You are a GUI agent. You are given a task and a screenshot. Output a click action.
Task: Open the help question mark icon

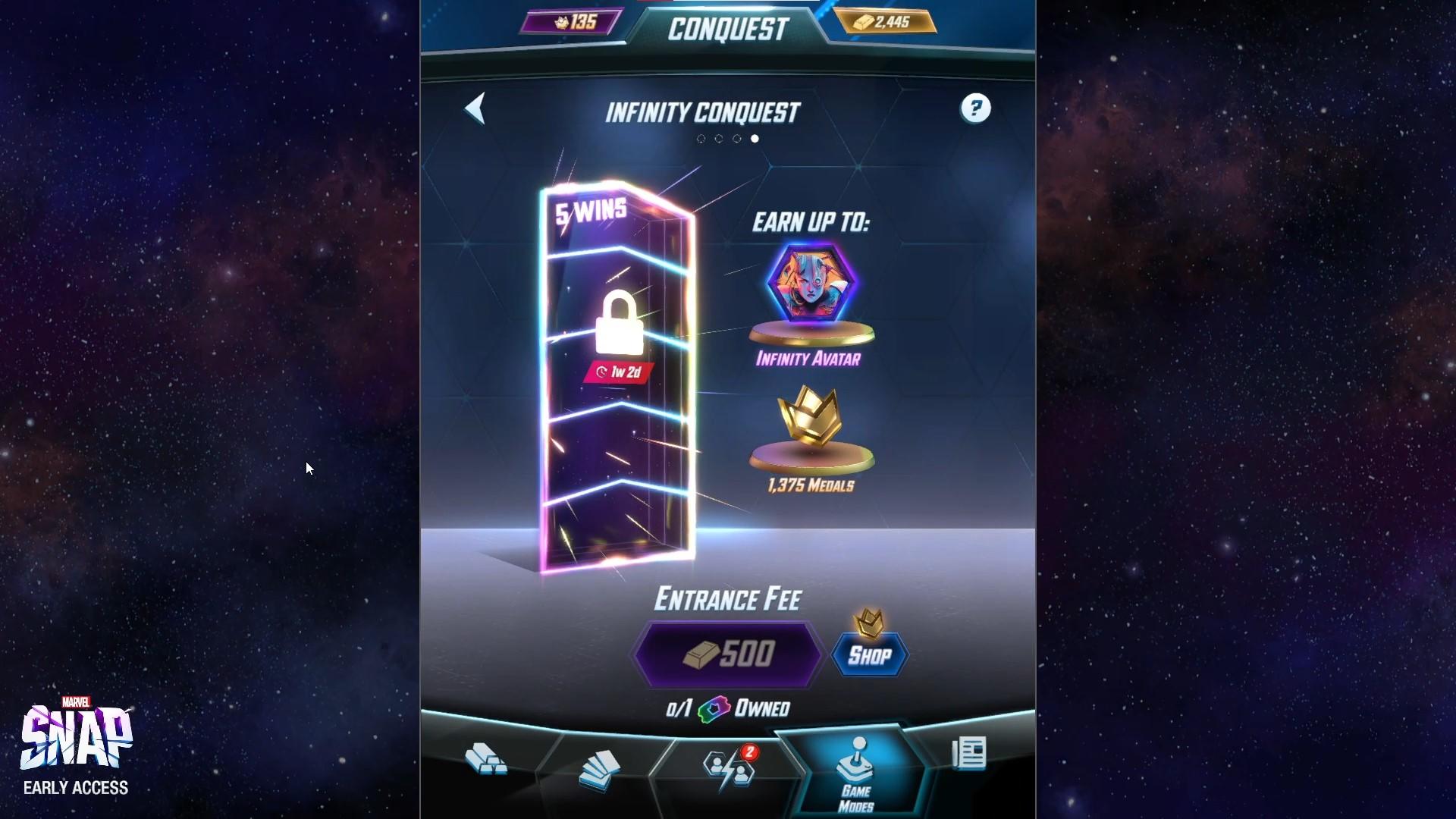(976, 109)
